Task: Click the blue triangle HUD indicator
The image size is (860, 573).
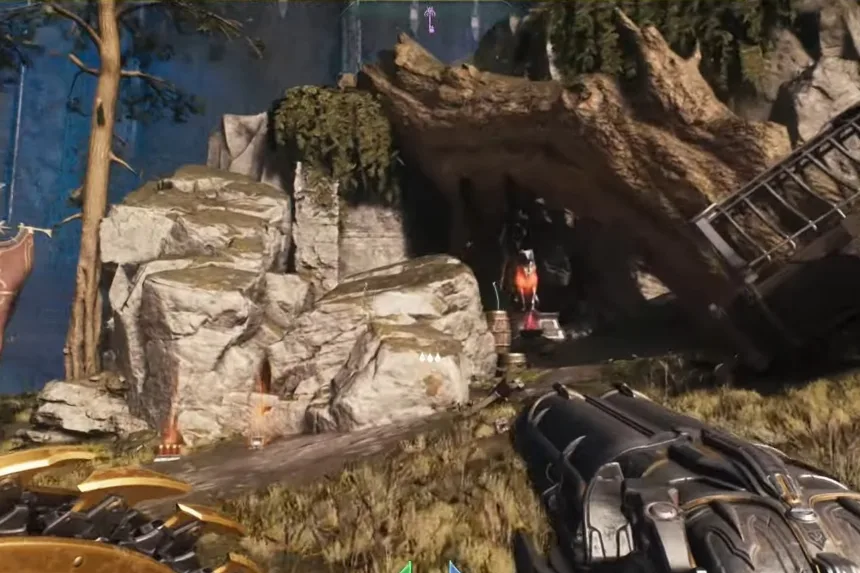Action: [453, 567]
